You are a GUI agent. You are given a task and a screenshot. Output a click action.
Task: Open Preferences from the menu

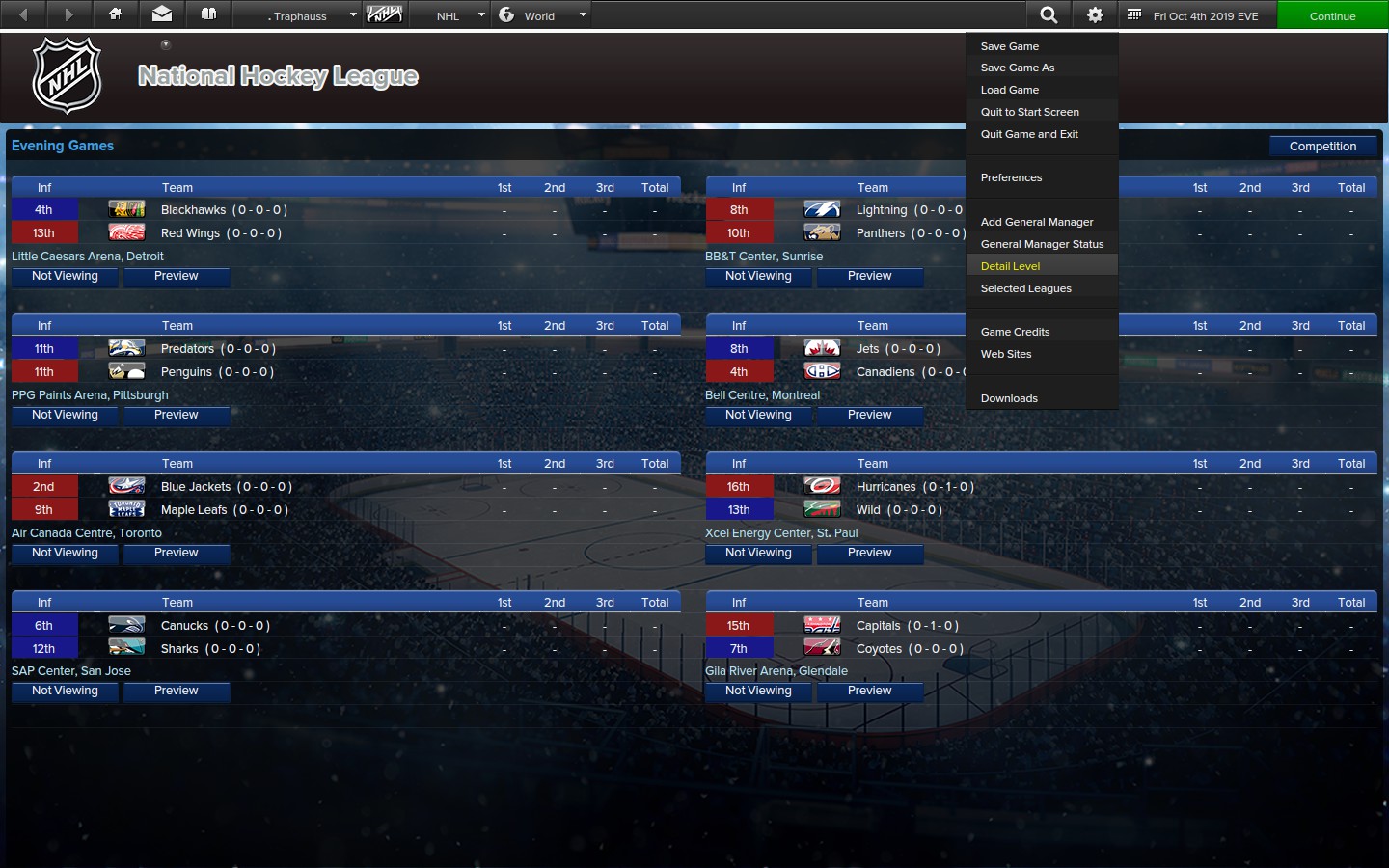coord(1011,177)
